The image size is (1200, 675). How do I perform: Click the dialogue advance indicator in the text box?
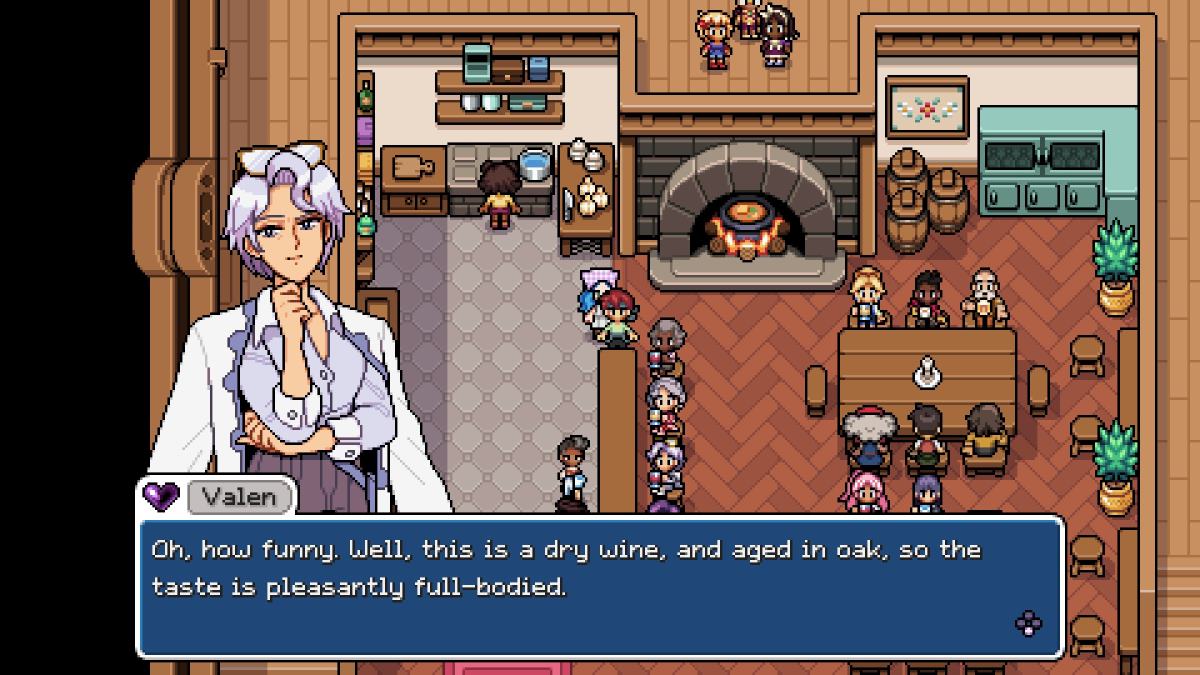point(1028,624)
